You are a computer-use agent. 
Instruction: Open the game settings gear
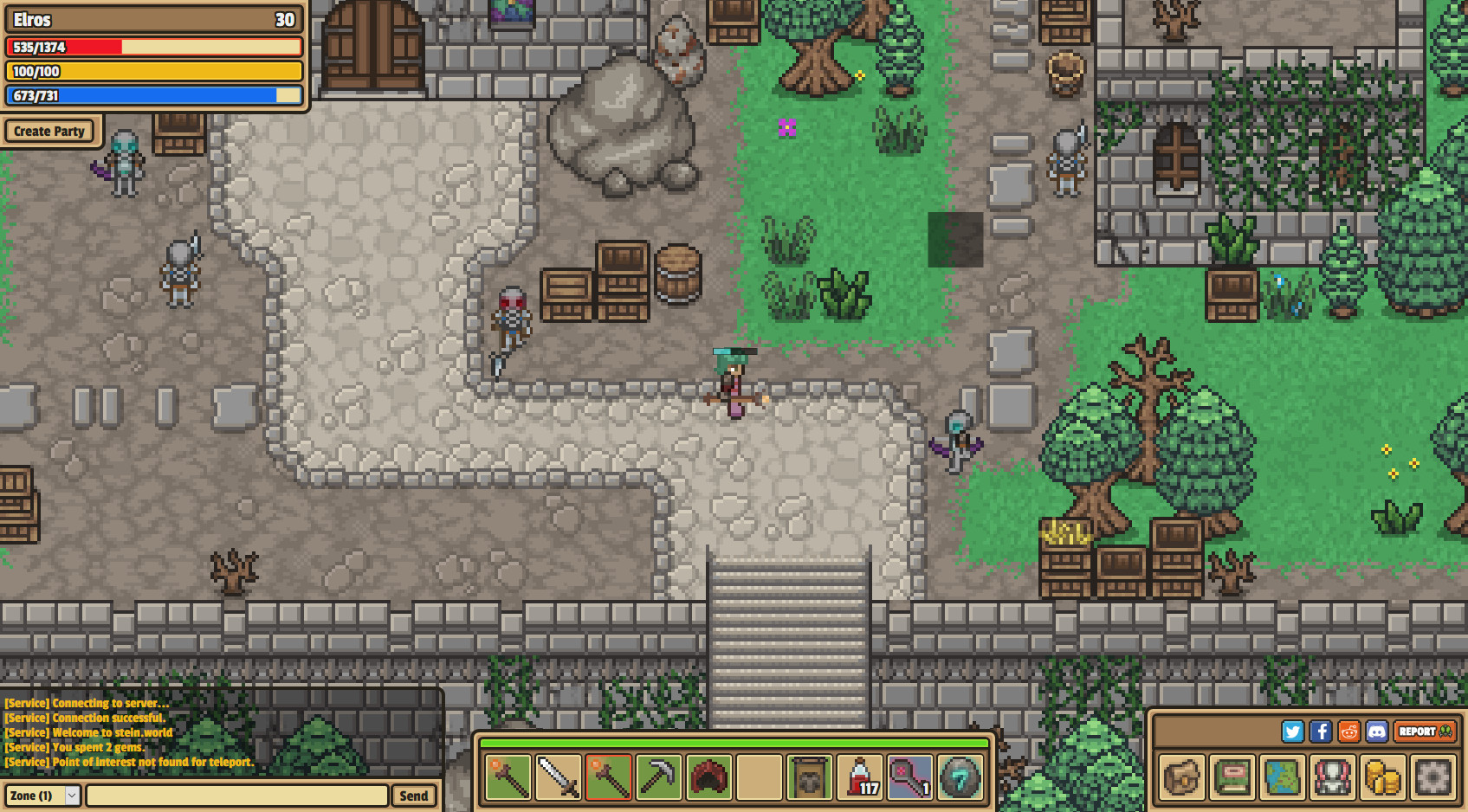pos(1432,777)
